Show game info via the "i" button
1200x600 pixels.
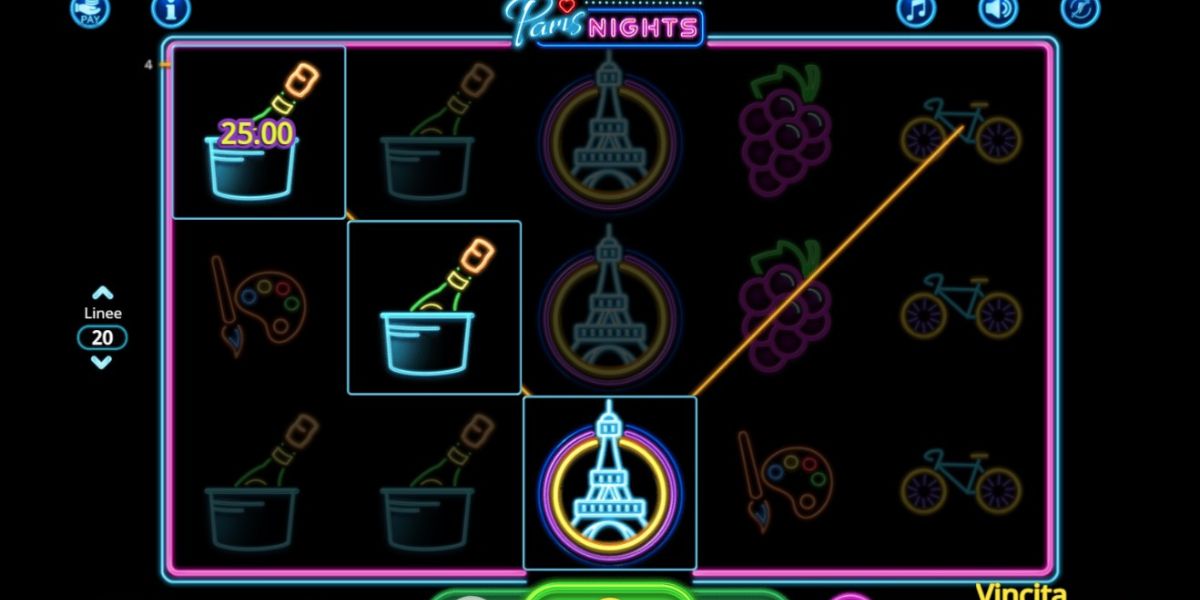[x=171, y=10]
